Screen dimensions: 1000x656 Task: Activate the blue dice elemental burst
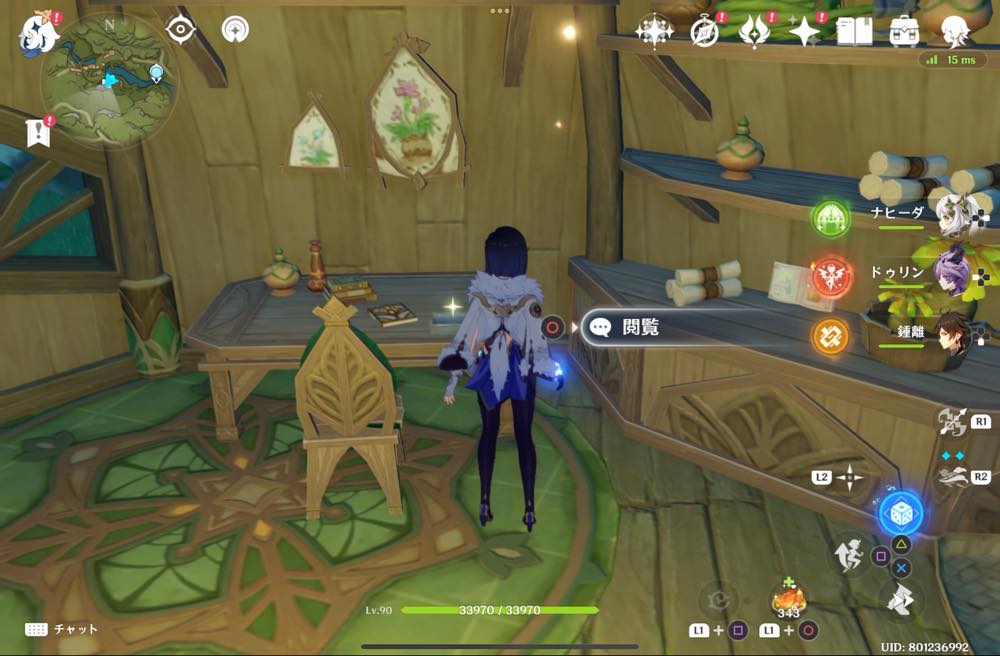click(900, 513)
